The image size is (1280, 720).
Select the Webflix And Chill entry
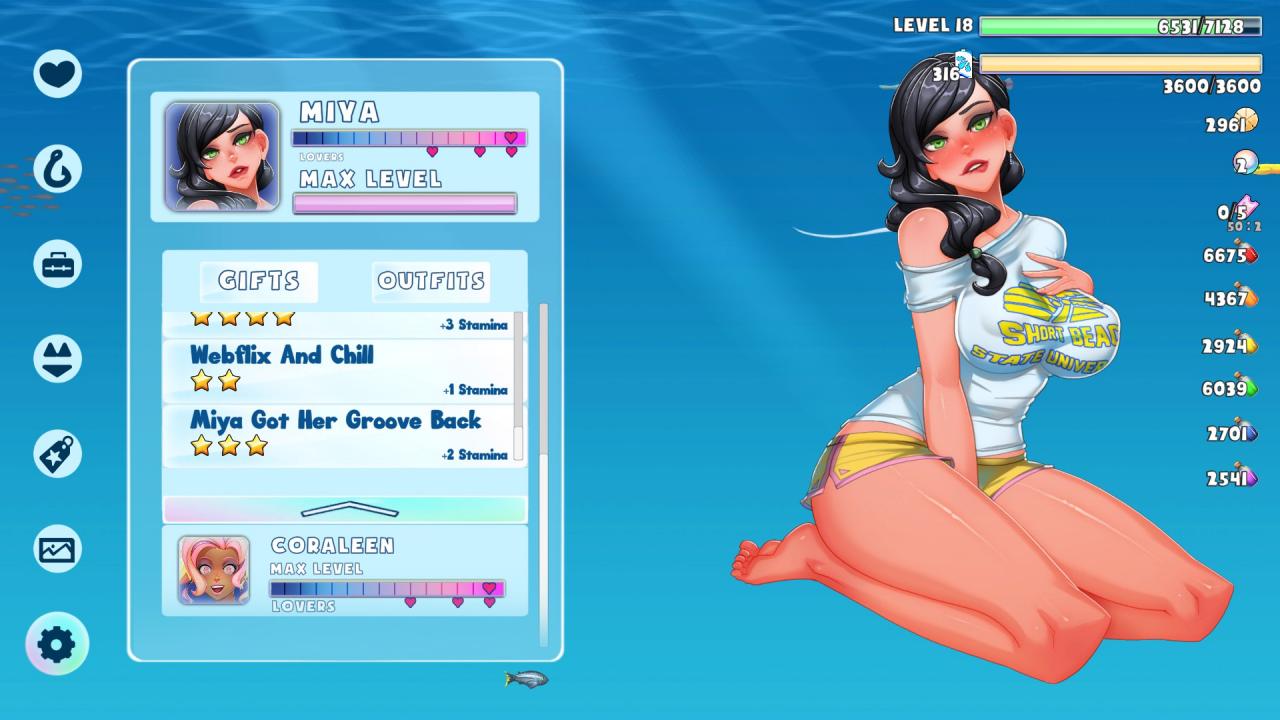[340, 369]
